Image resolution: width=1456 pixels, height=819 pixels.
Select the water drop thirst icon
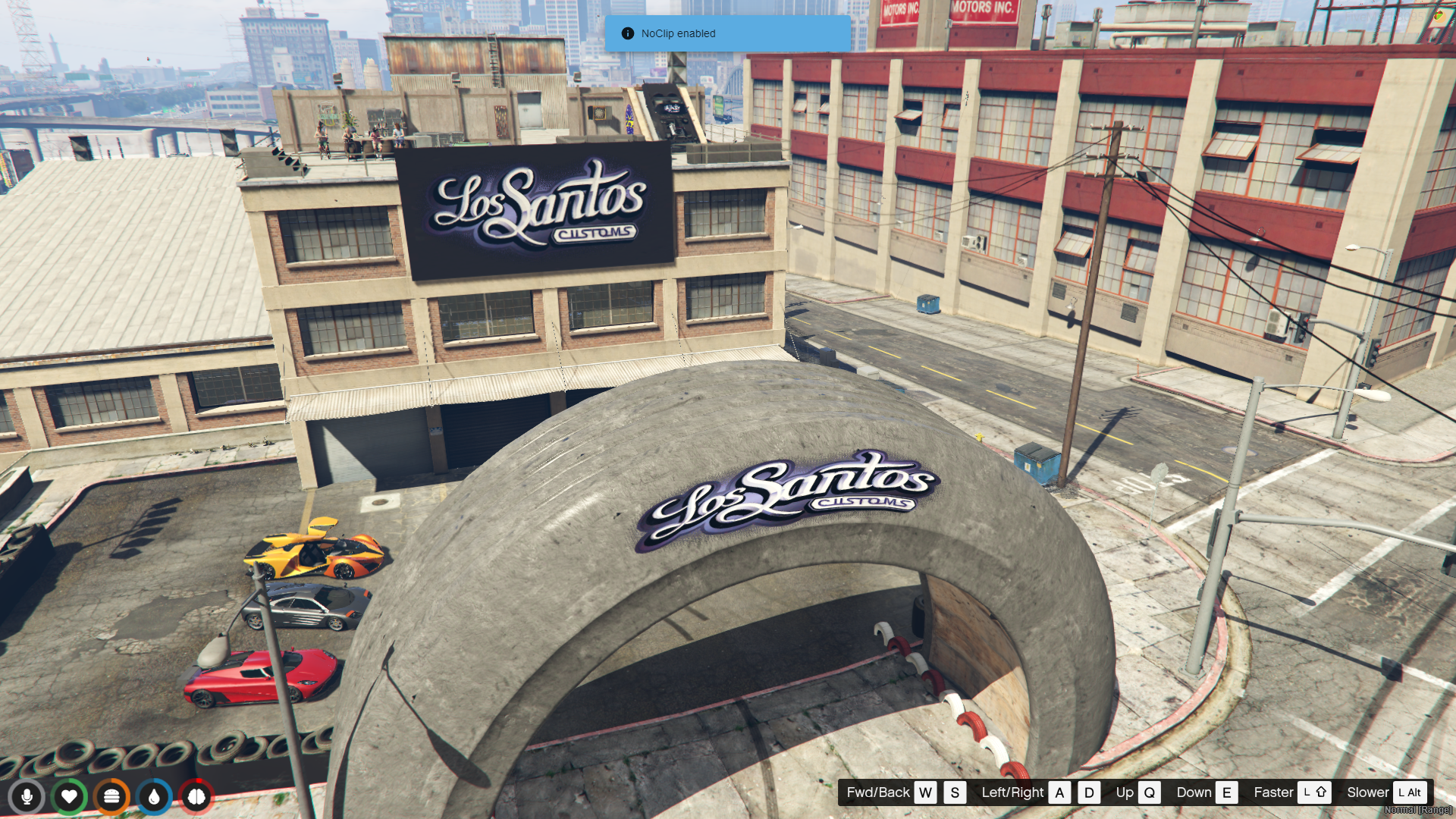click(154, 797)
